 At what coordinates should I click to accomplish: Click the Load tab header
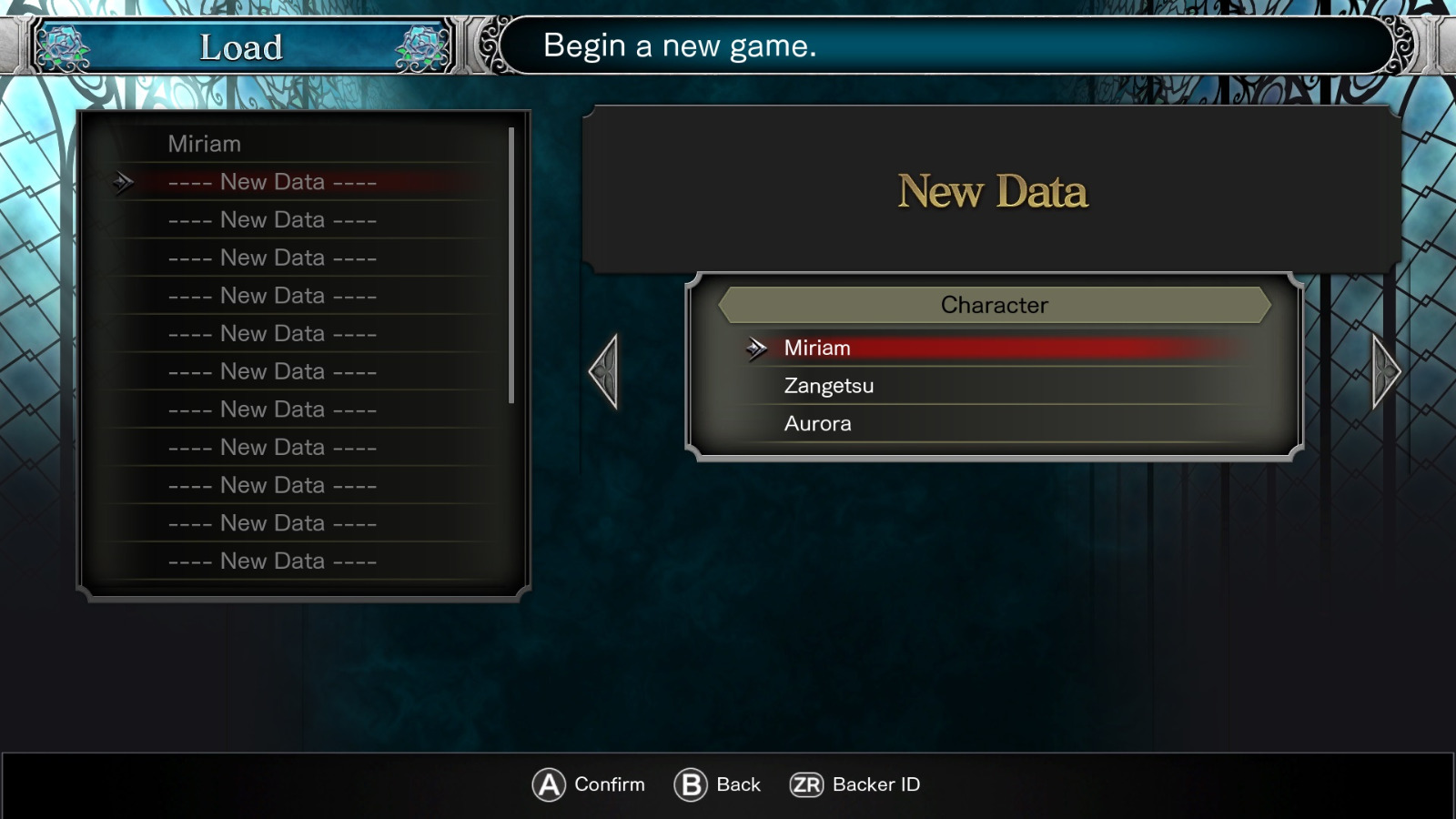tap(243, 47)
